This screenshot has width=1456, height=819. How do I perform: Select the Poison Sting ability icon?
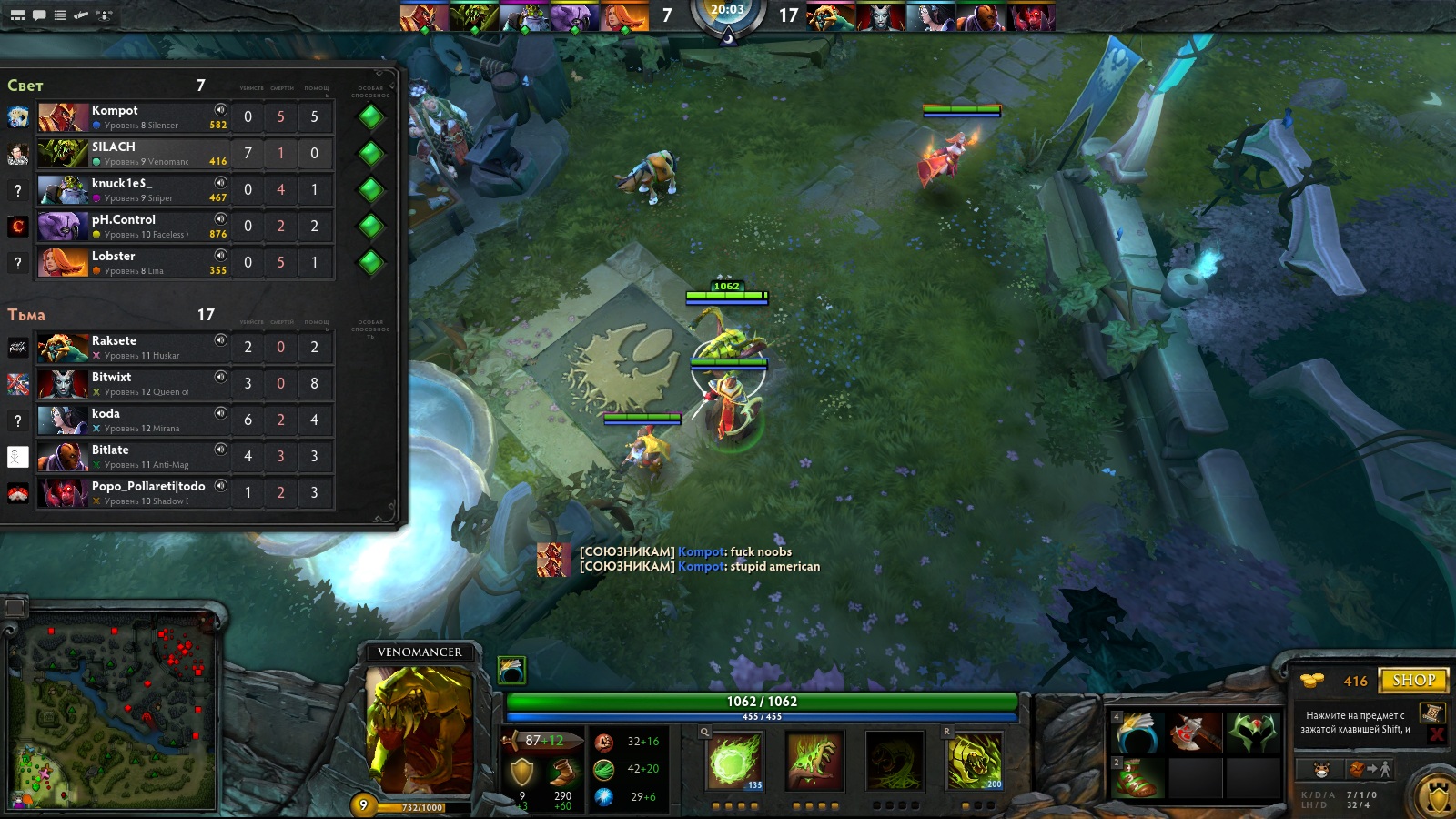[814, 761]
